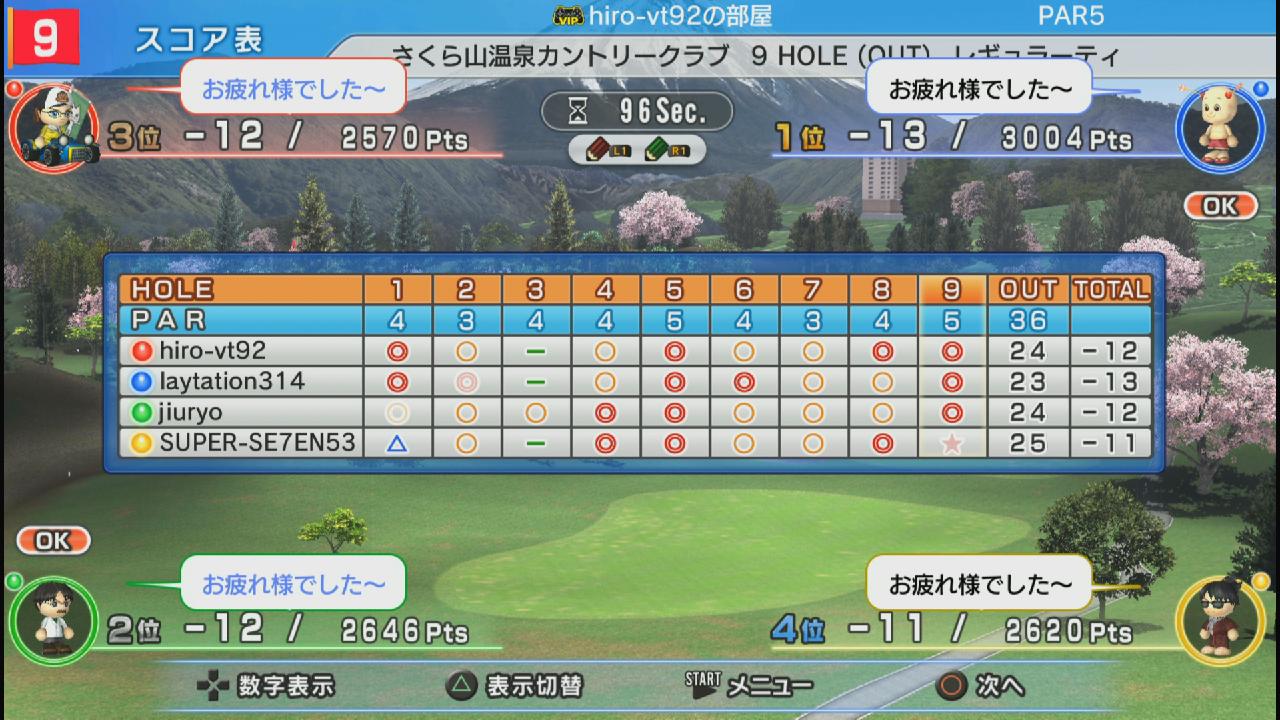1280x720 pixels.
Task: View the 2nd place player's avatar portrait
Action: 52,622
